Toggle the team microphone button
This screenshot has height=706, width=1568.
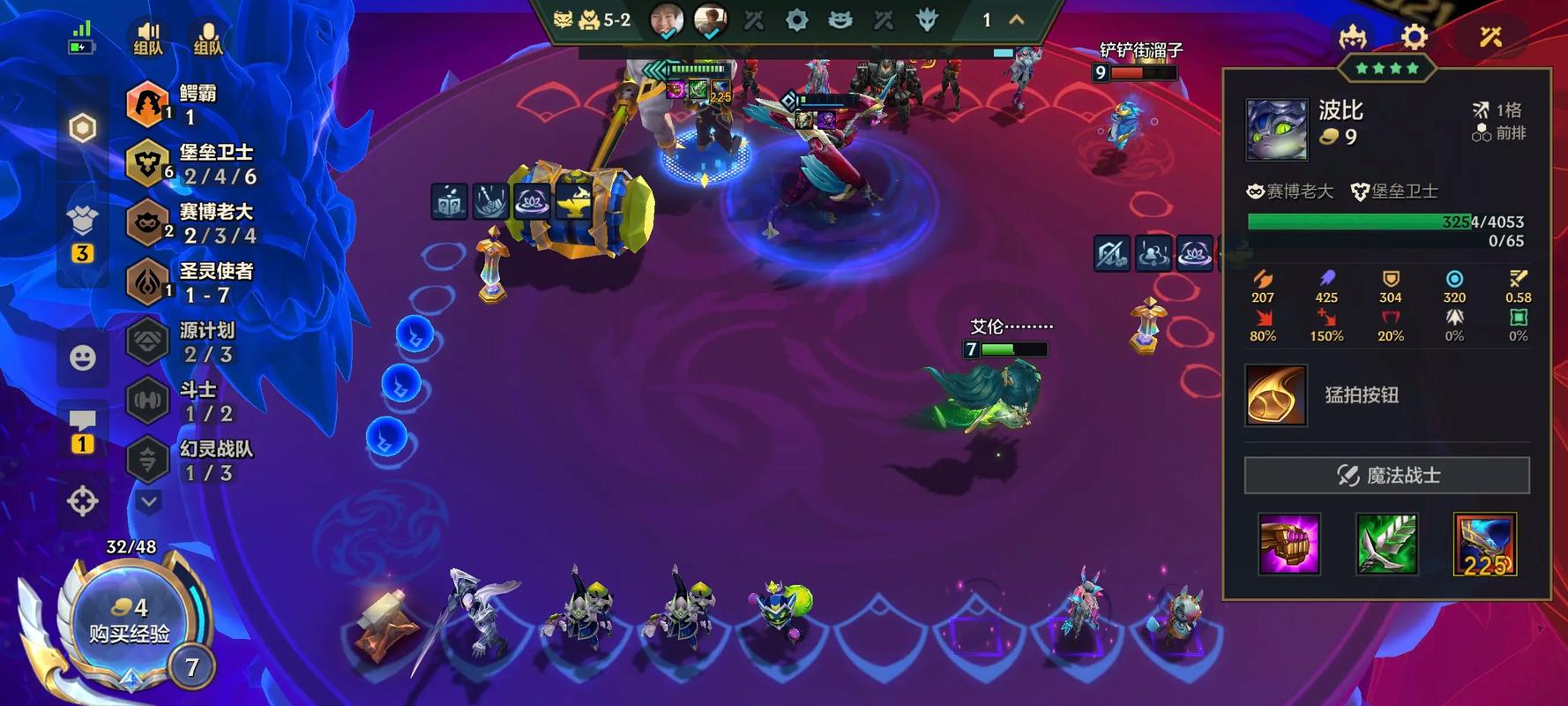click(208, 39)
